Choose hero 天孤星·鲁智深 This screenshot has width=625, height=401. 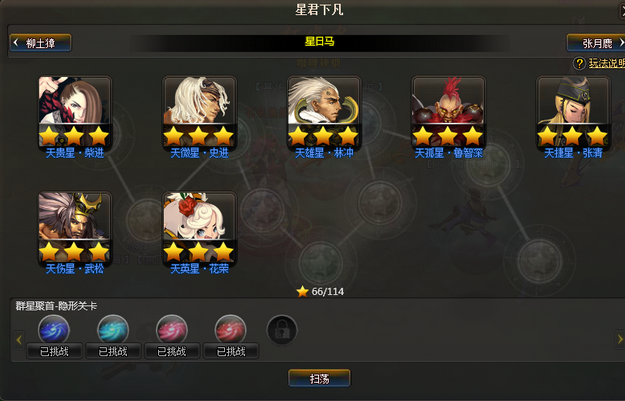click(x=448, y=111)
